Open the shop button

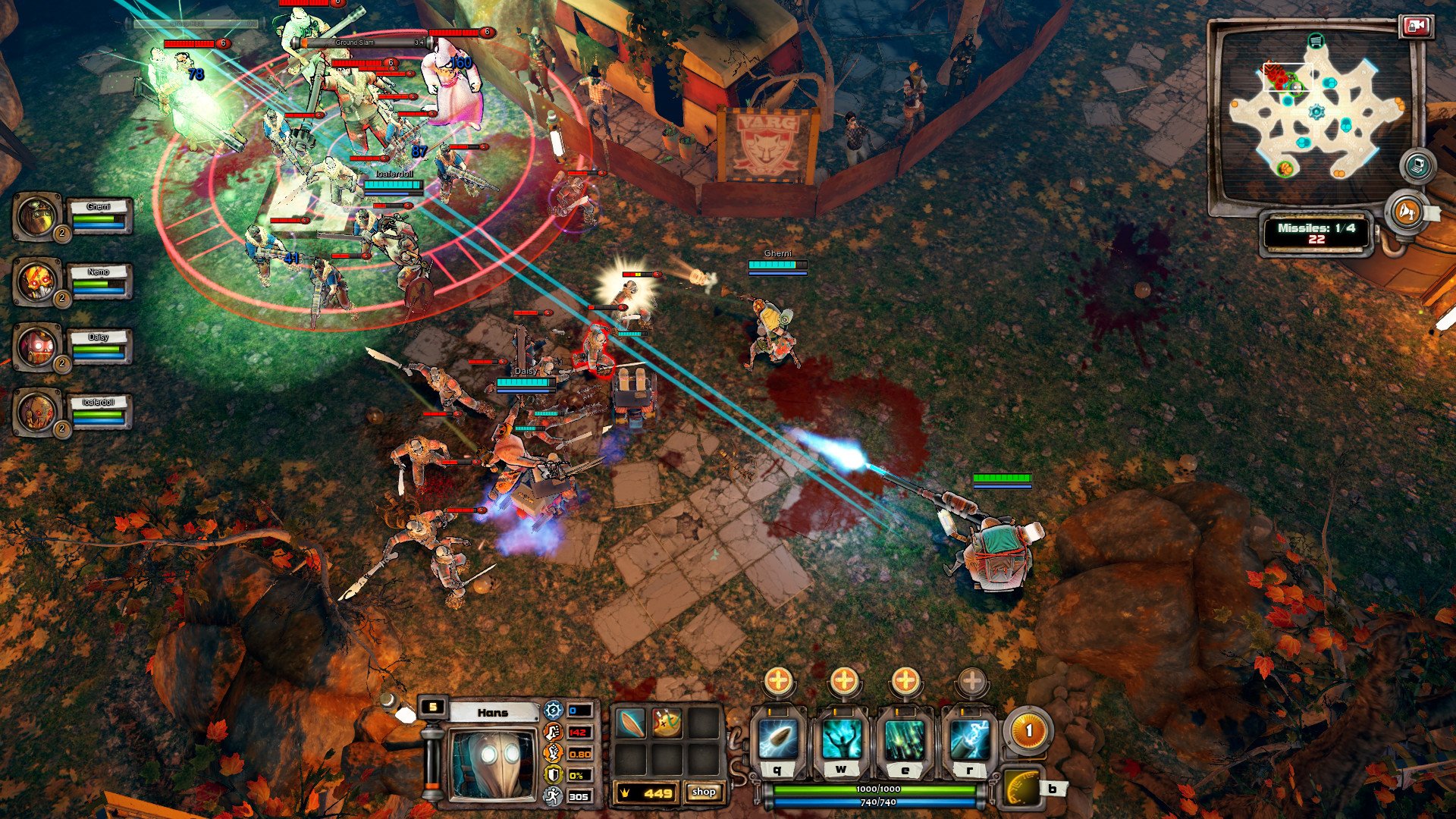point(705,792)
